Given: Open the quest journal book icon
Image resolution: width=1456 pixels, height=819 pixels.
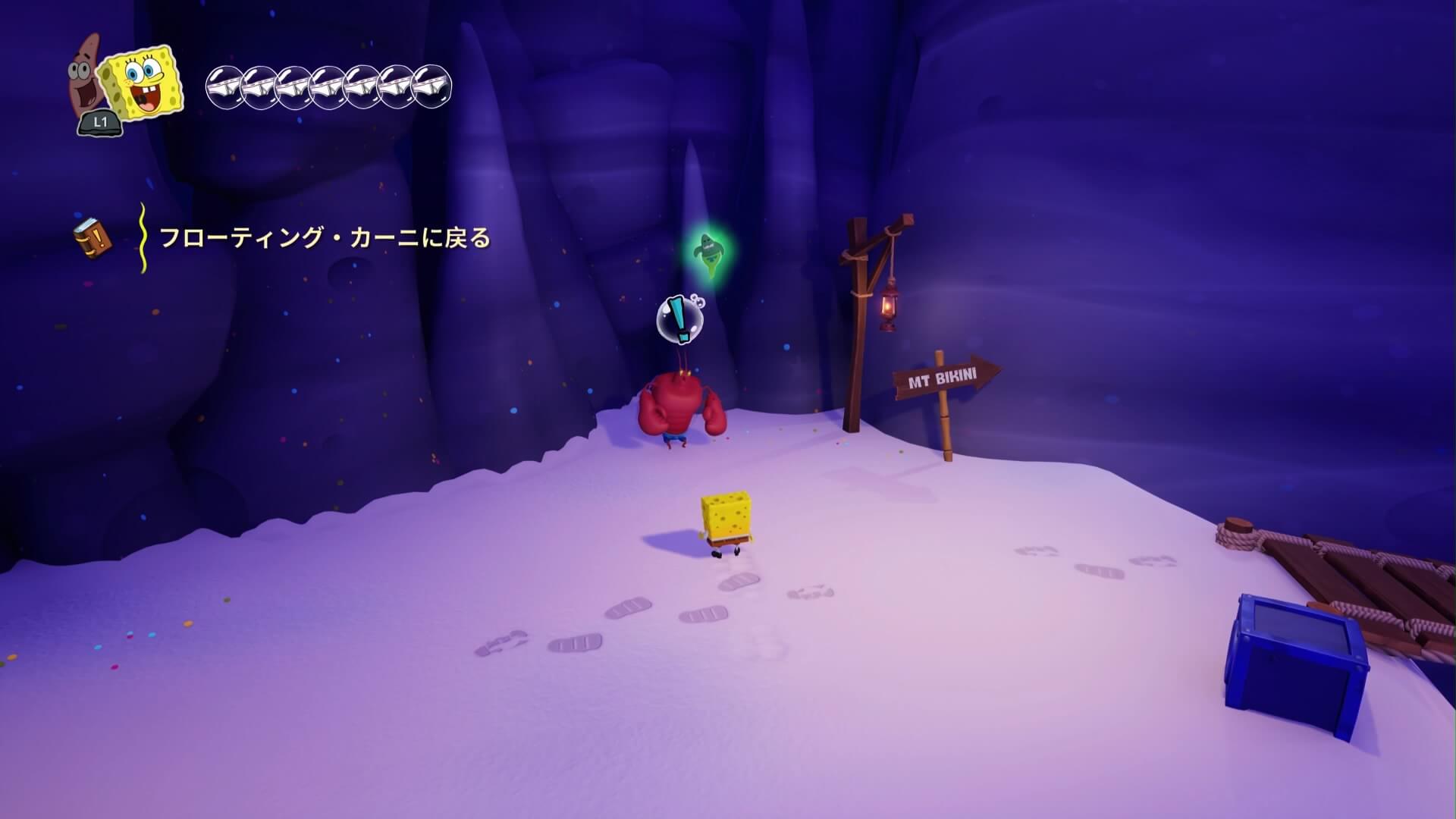Looking at the screenshot, I should click(92, 238).
